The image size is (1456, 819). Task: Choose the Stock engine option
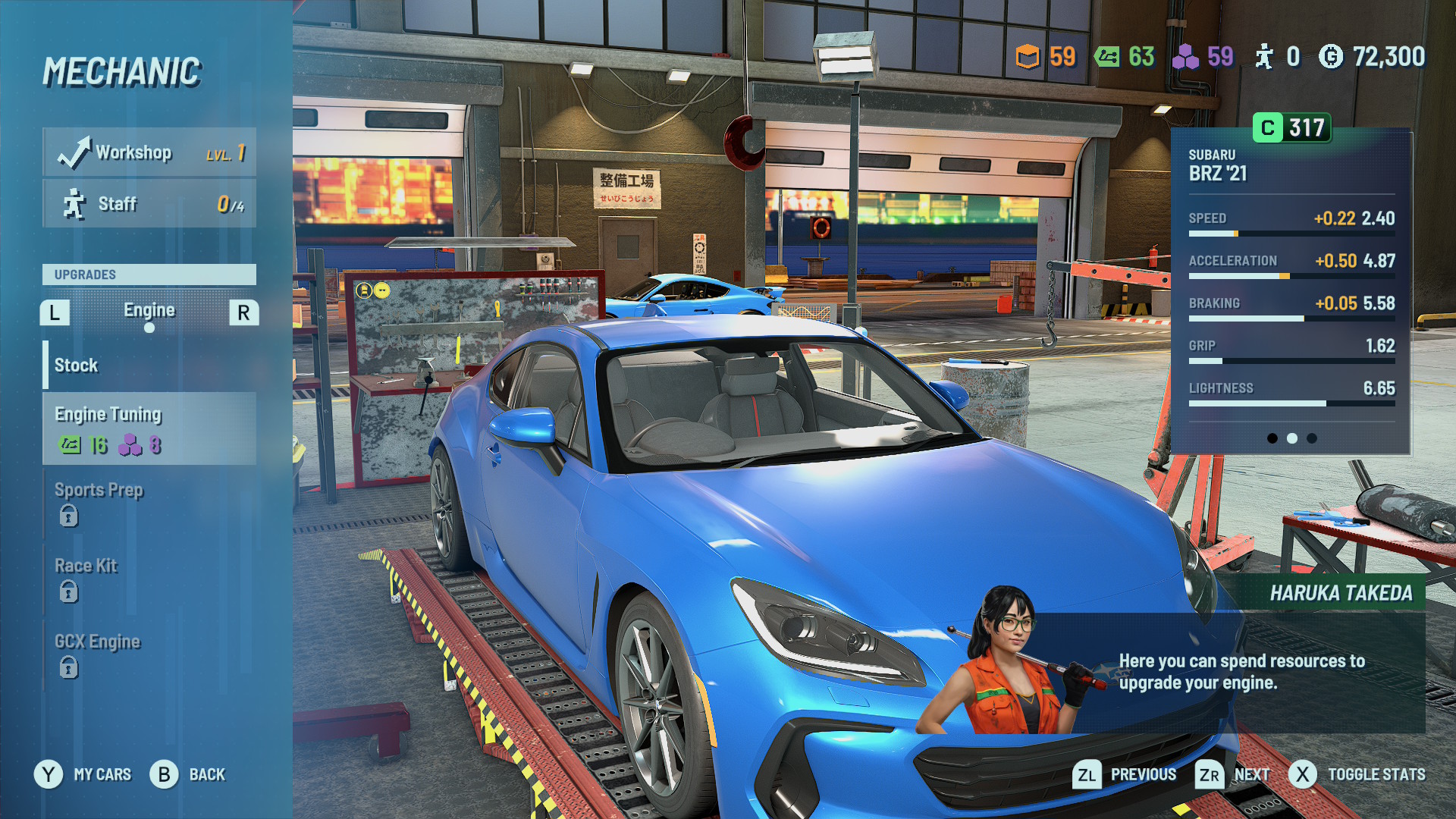pos(149,366)
